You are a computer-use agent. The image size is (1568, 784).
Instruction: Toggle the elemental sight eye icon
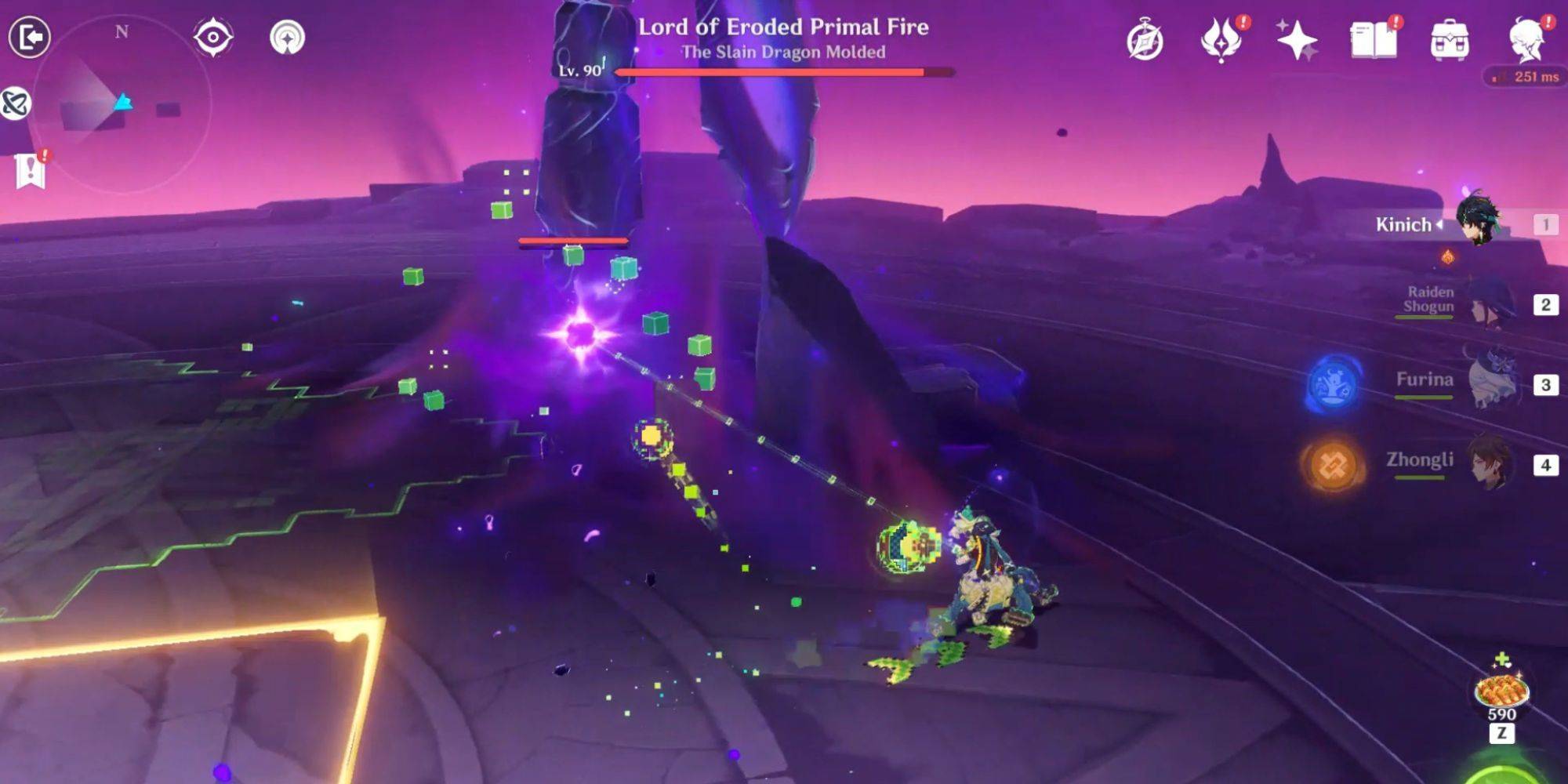[212, 38]
